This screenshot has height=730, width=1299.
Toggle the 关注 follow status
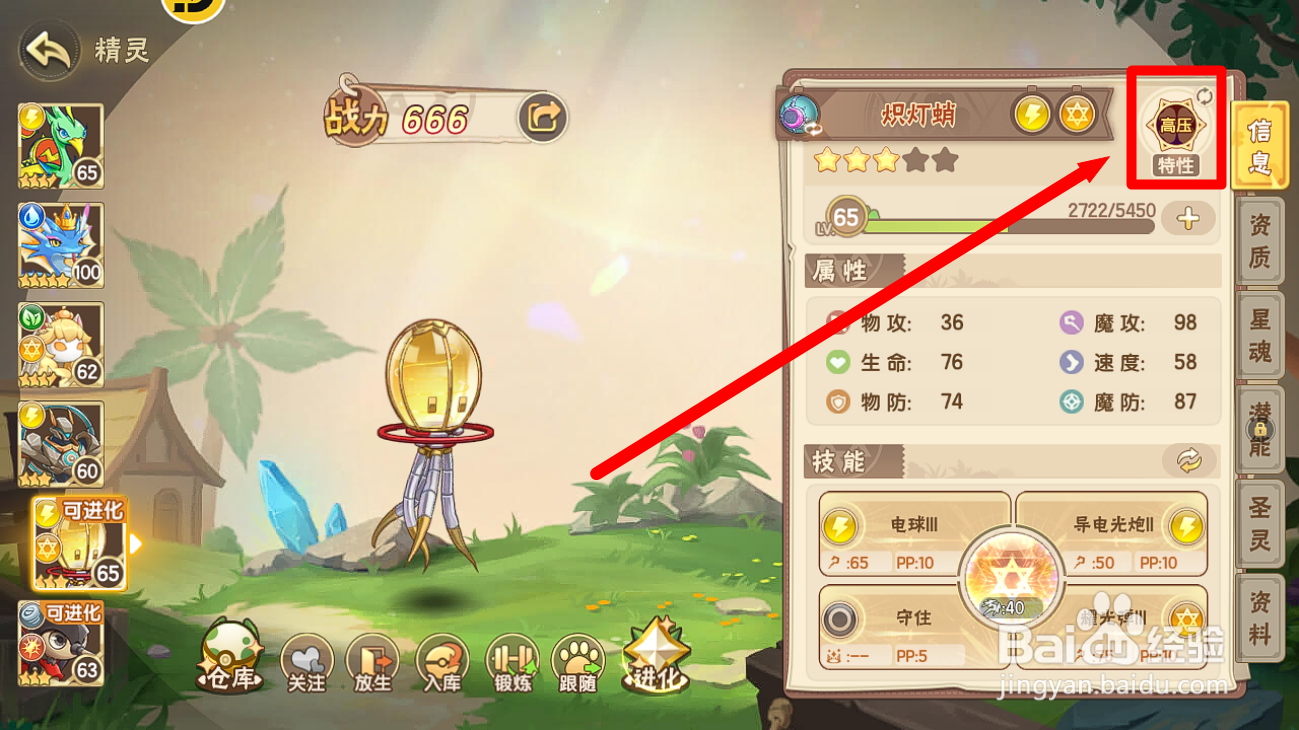(307, 661)
